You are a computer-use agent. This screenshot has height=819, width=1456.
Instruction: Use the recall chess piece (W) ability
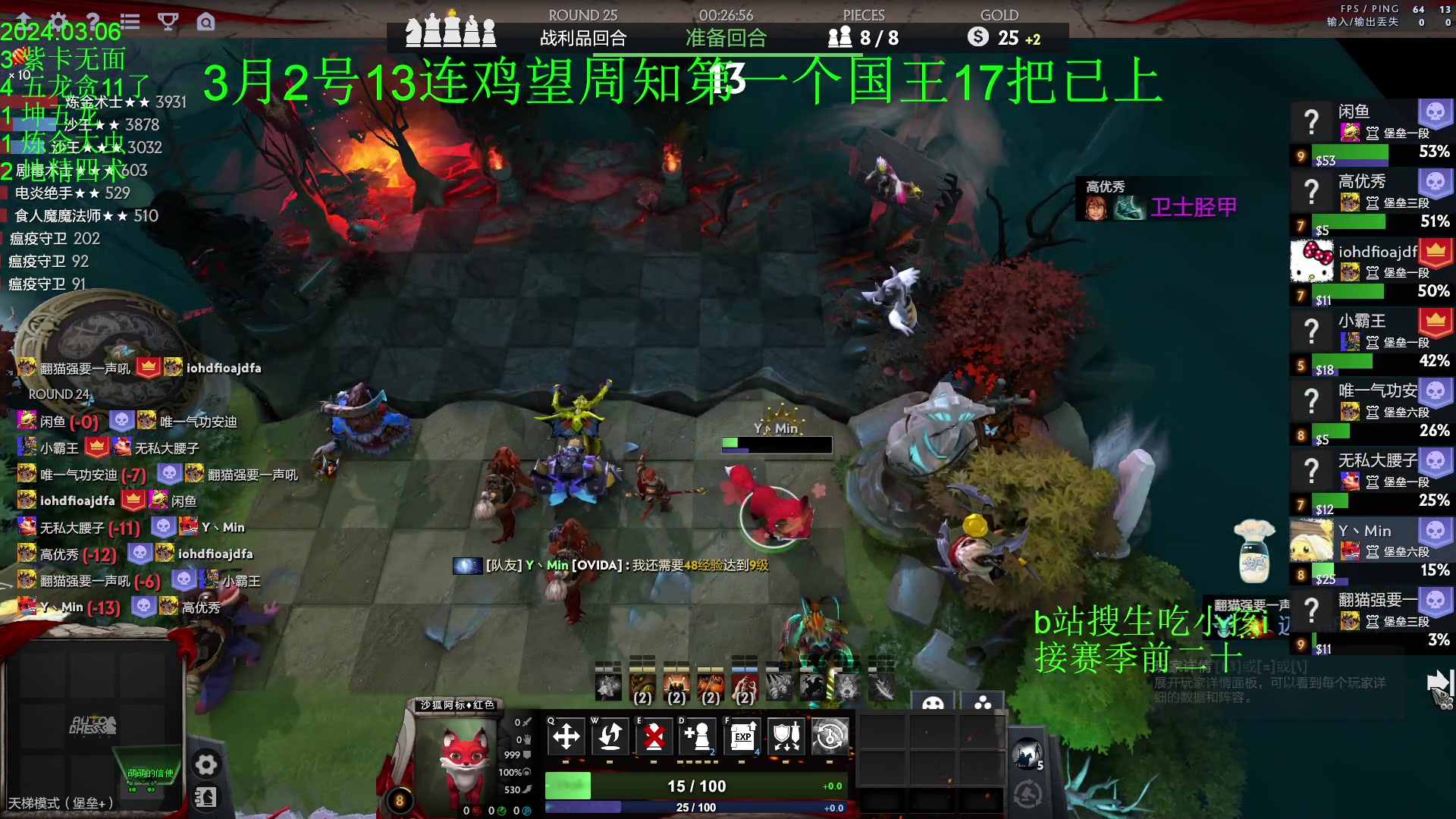[x=610, y=736]
